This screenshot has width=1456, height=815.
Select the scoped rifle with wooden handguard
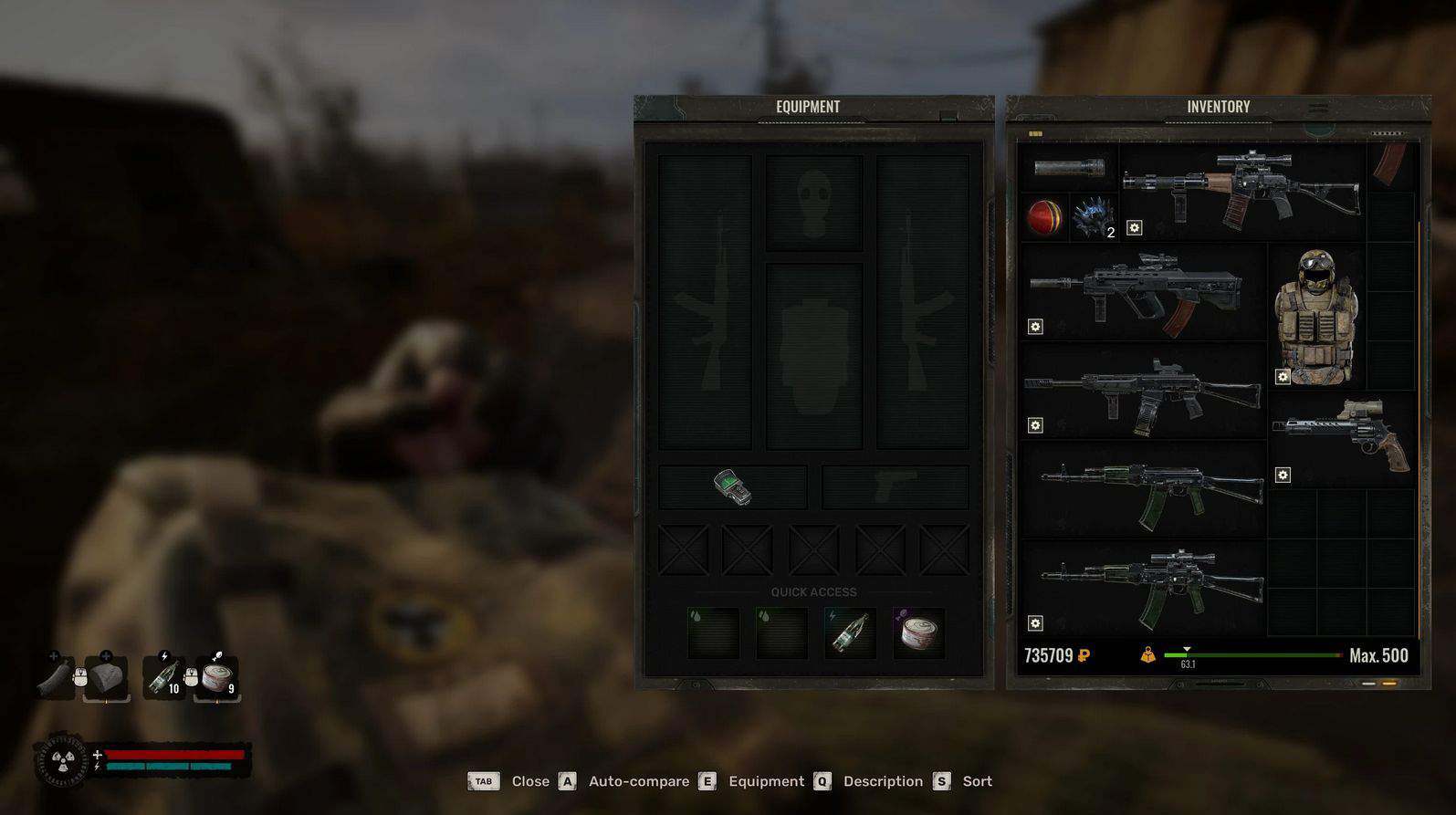click(1241, 192)
